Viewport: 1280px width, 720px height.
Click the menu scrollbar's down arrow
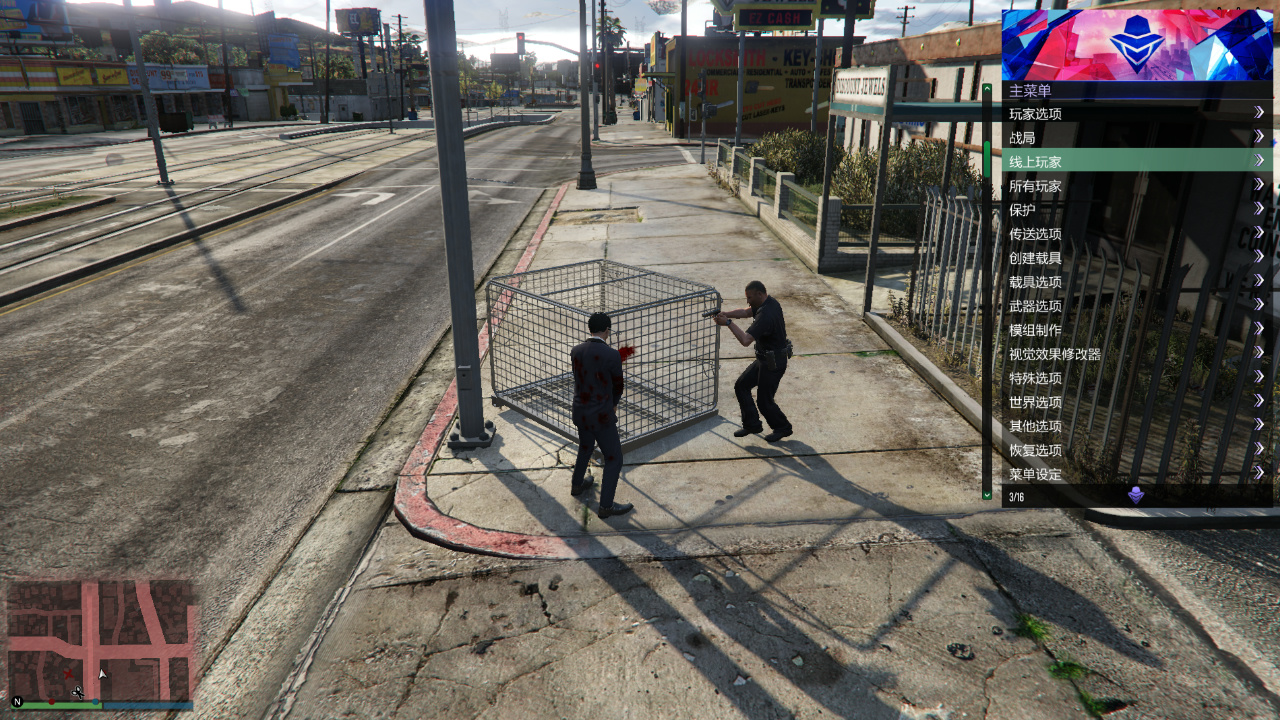click(987, 494)
